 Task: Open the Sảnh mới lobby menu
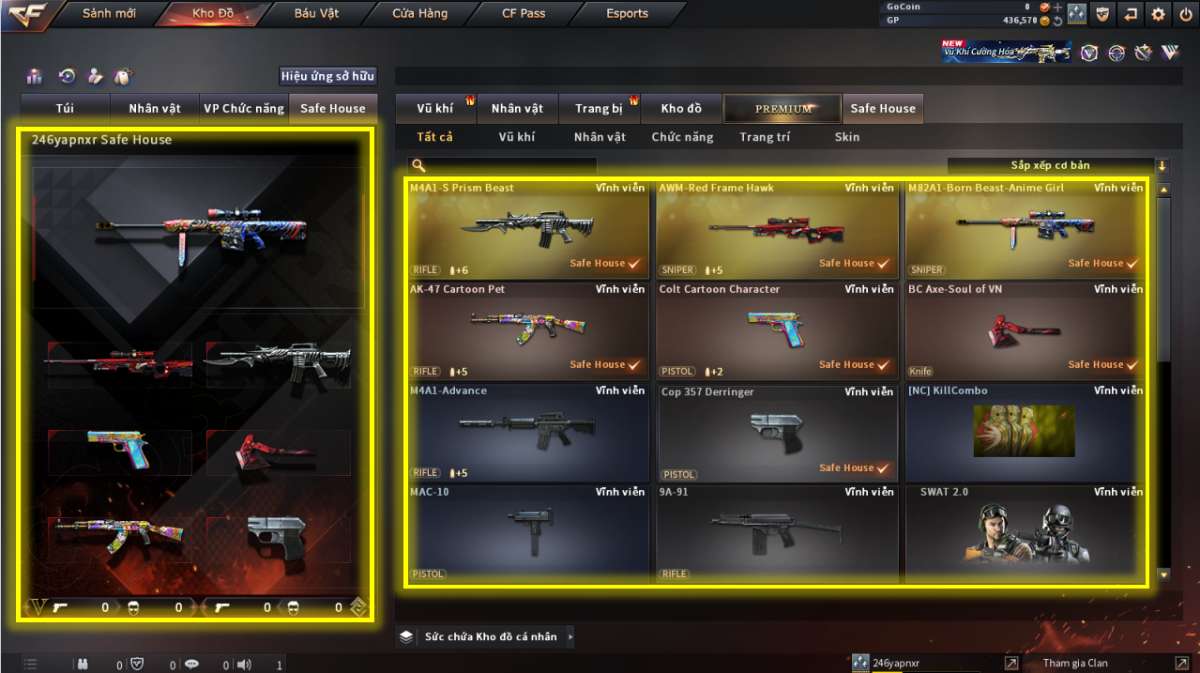click(109, 14)
